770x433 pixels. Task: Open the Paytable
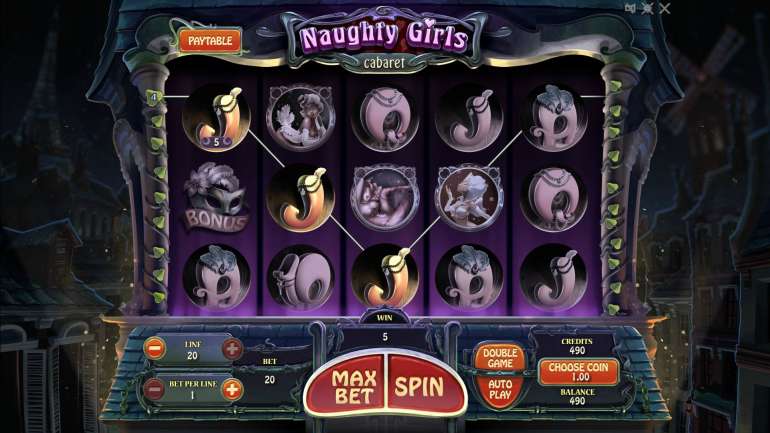(x=211, y=40)
